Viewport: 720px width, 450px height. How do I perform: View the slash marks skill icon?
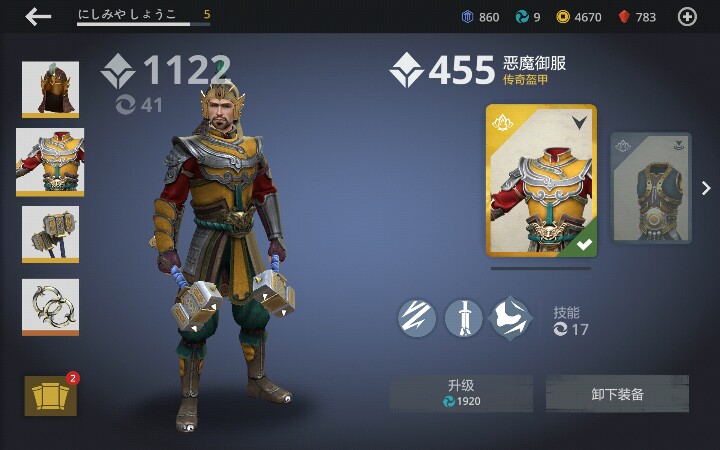[x=416, y=318]
